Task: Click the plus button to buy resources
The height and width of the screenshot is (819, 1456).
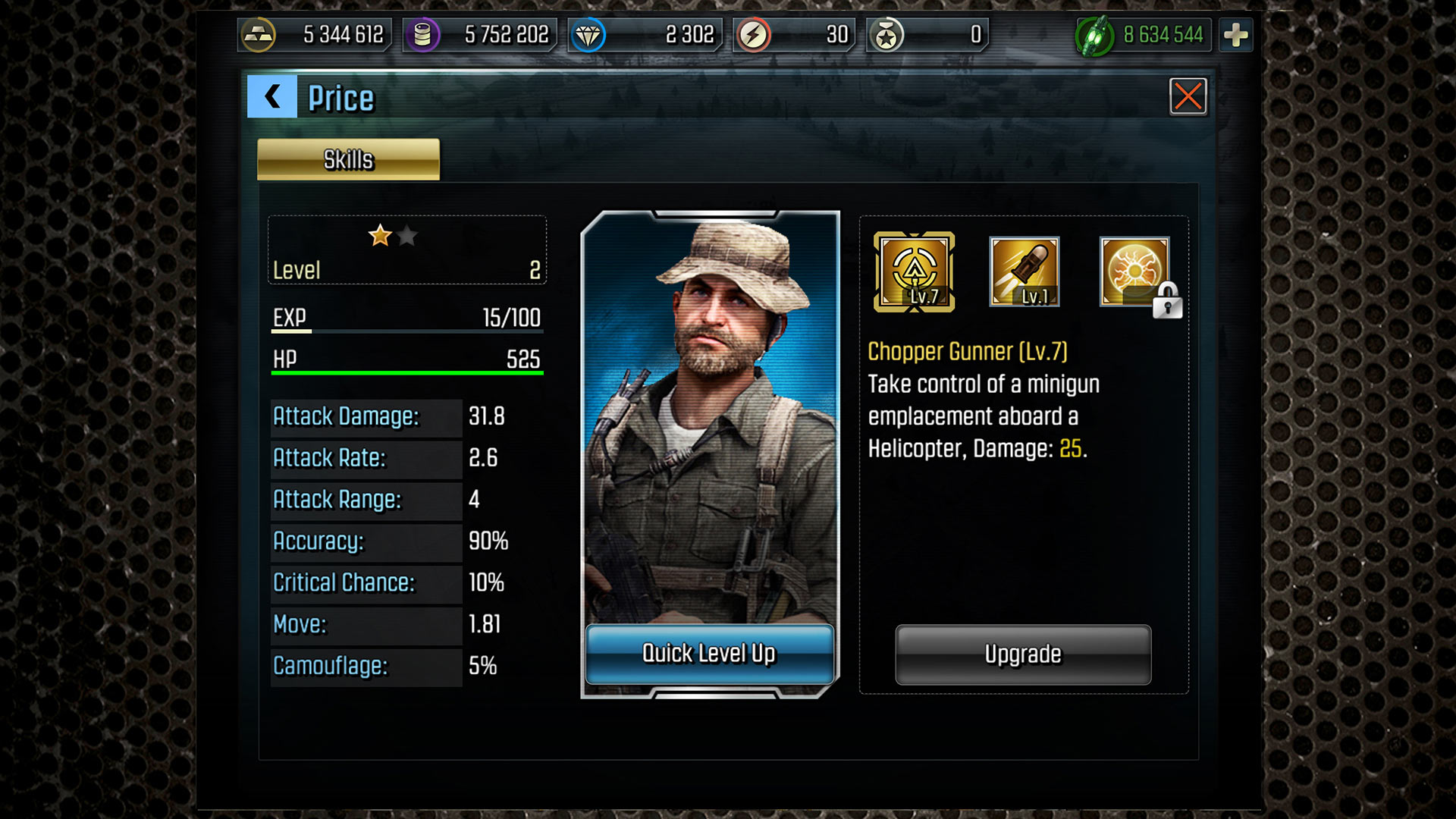Action: pyautogui.click(x=1236, y=33)
